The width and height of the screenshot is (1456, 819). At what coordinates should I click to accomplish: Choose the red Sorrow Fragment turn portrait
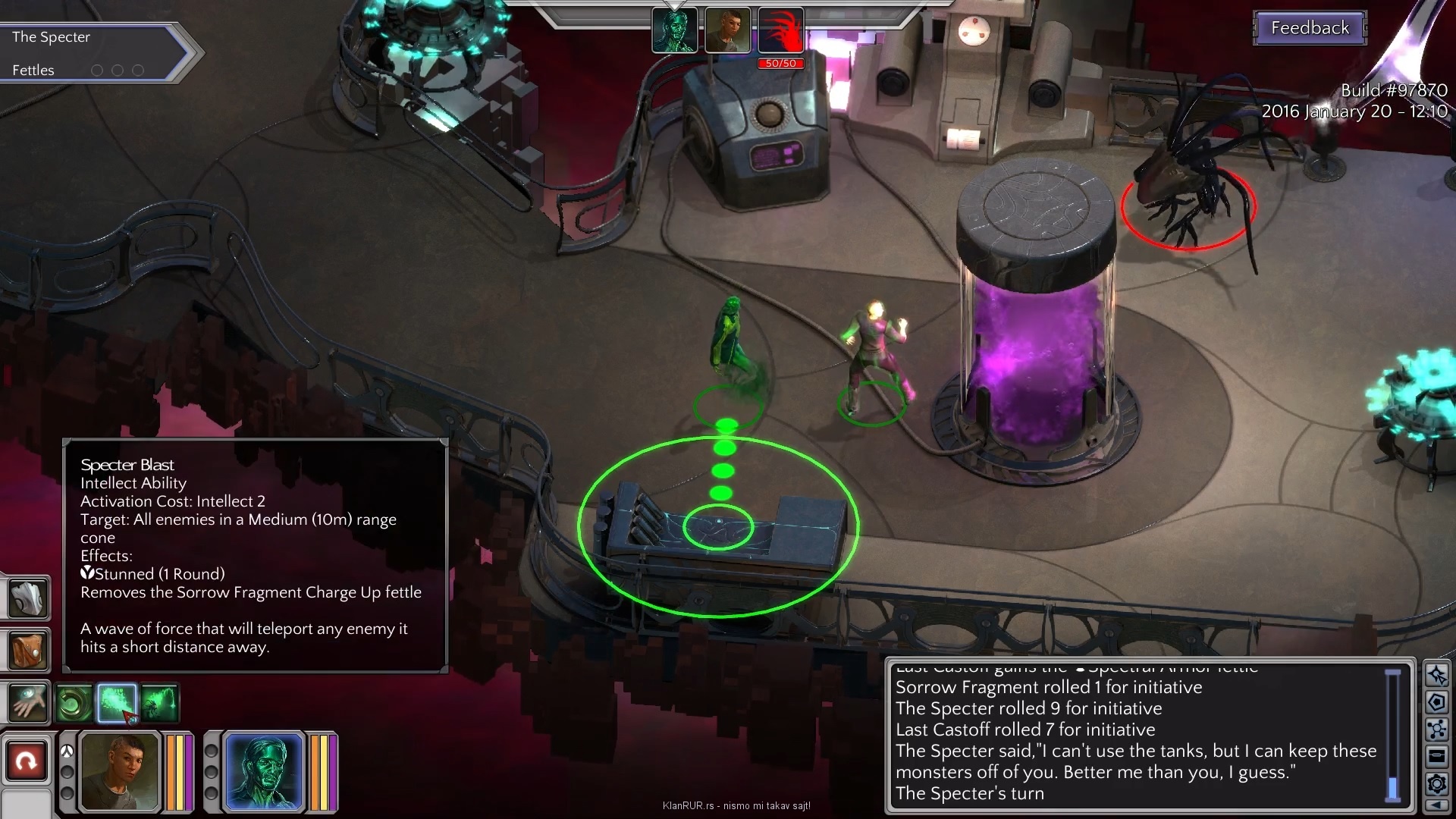pyautogui.click(x=780, y=30)
